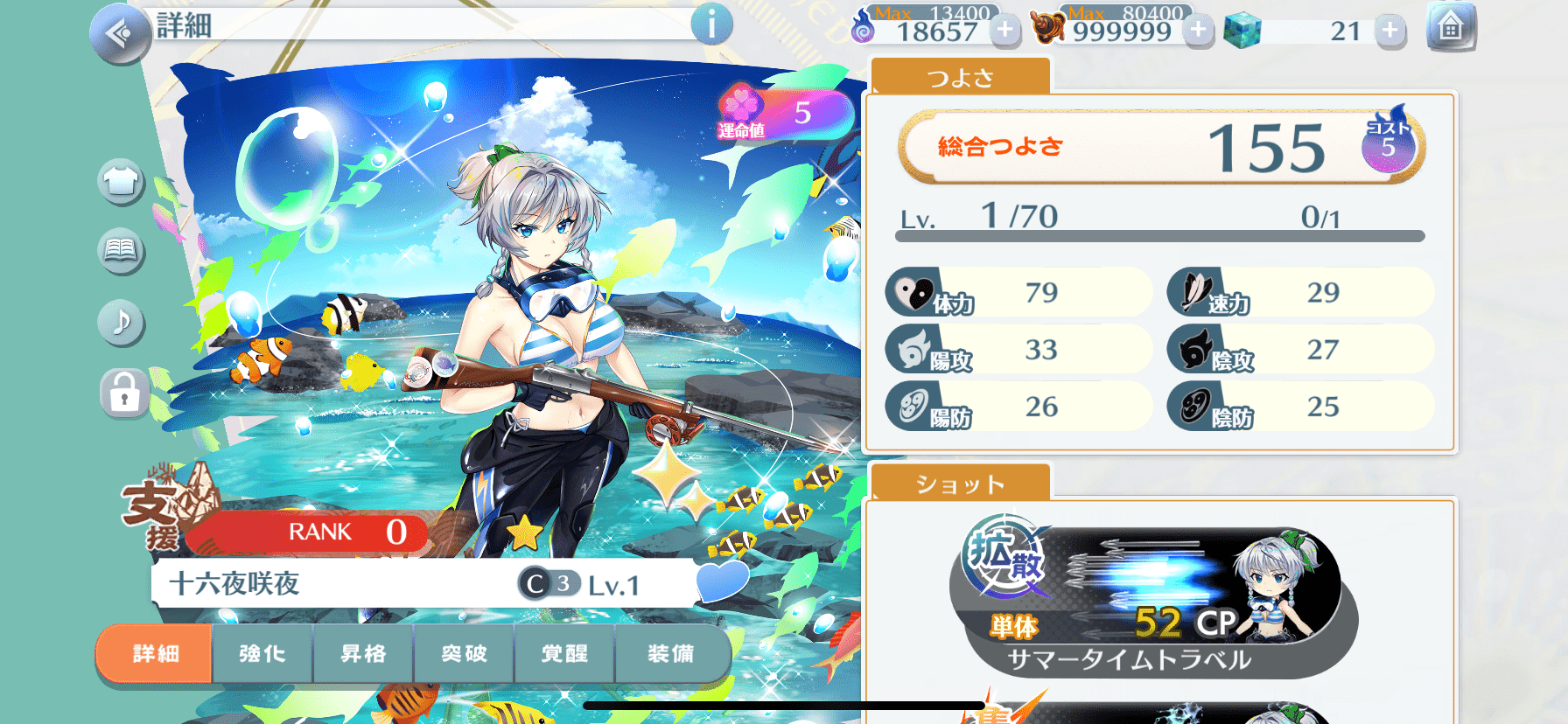Return to home via house icon

pyautogui.click(x=1450, y=28)
